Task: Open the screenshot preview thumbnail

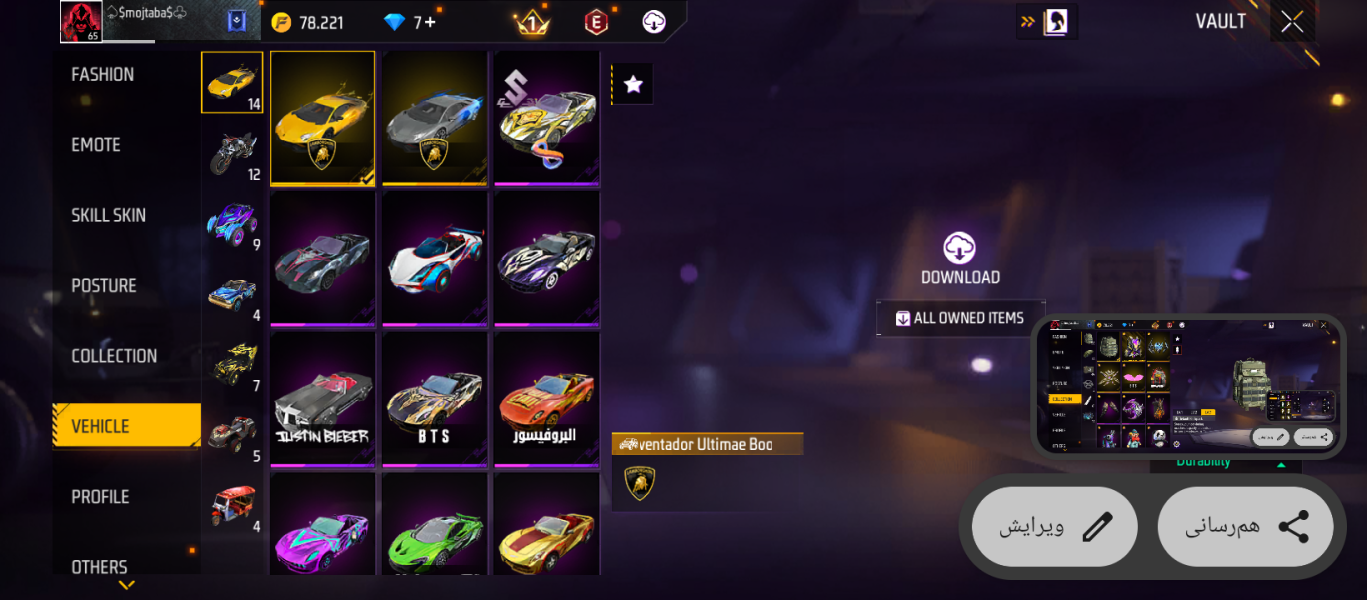Action: 1188,387
